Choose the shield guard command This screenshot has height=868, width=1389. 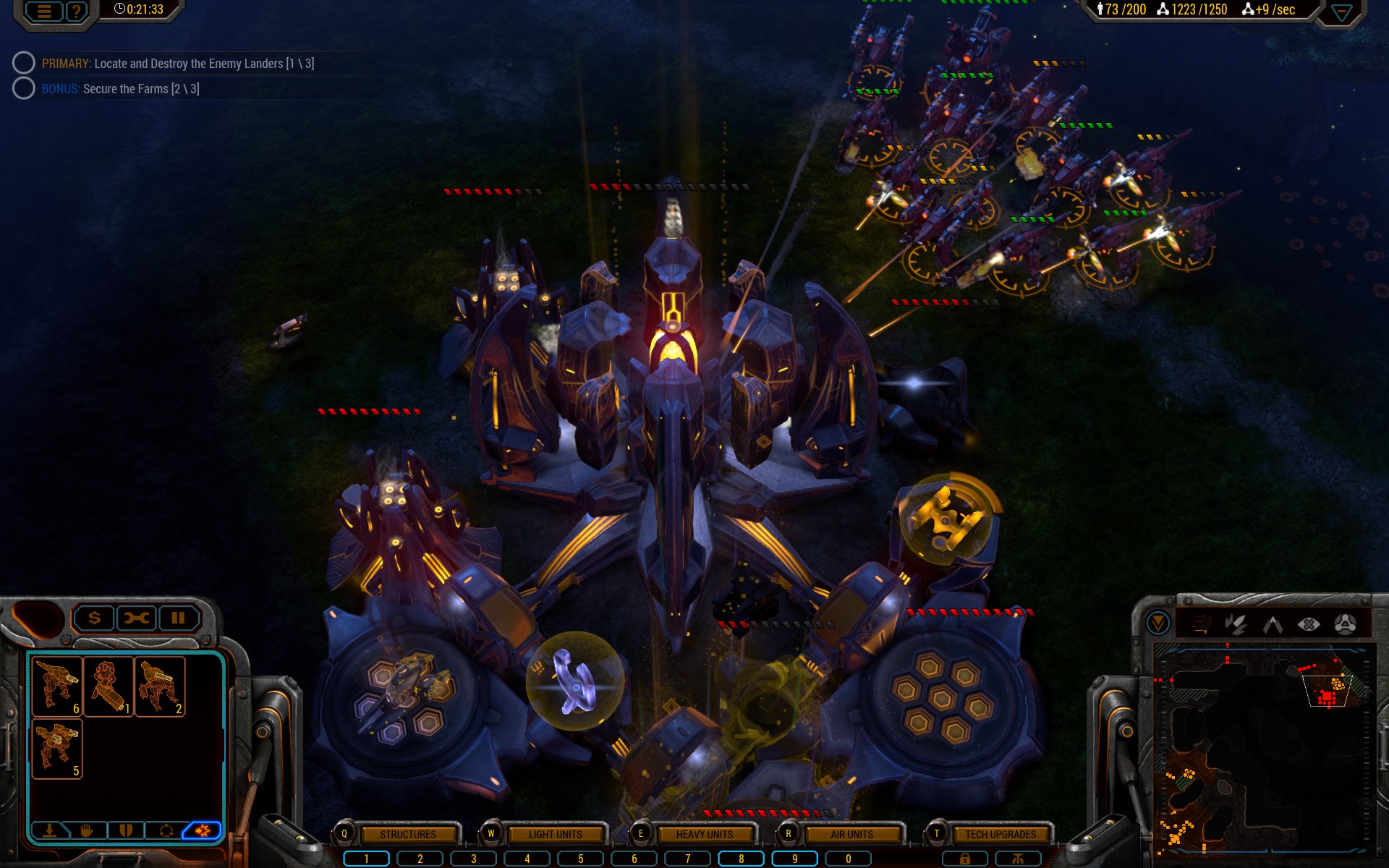pyautogui.click(x=126, y=830)
